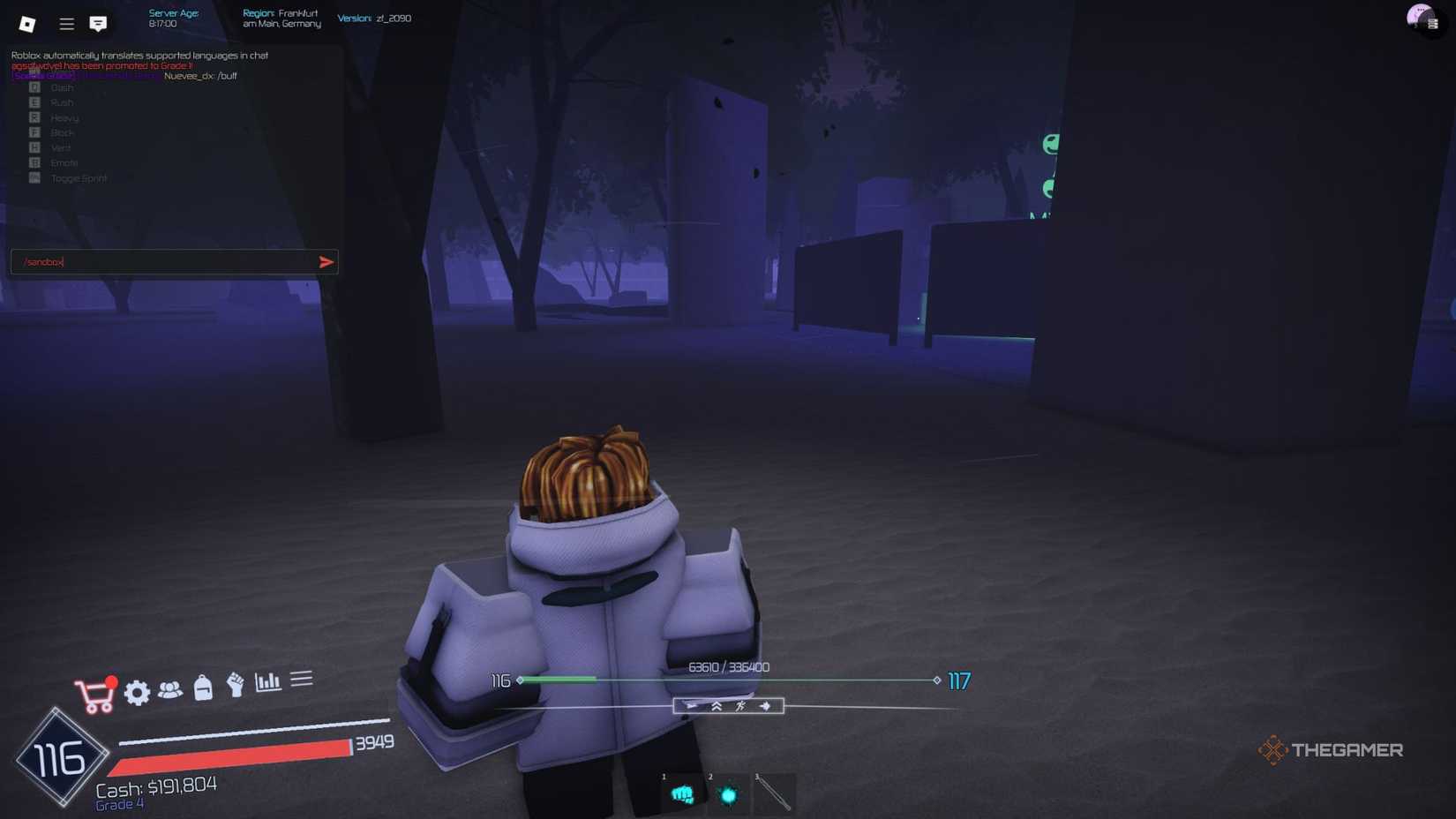Toggle Sprint from the keybind list
This screenshot has width=1456, height=819.
[x=79, y=177]
